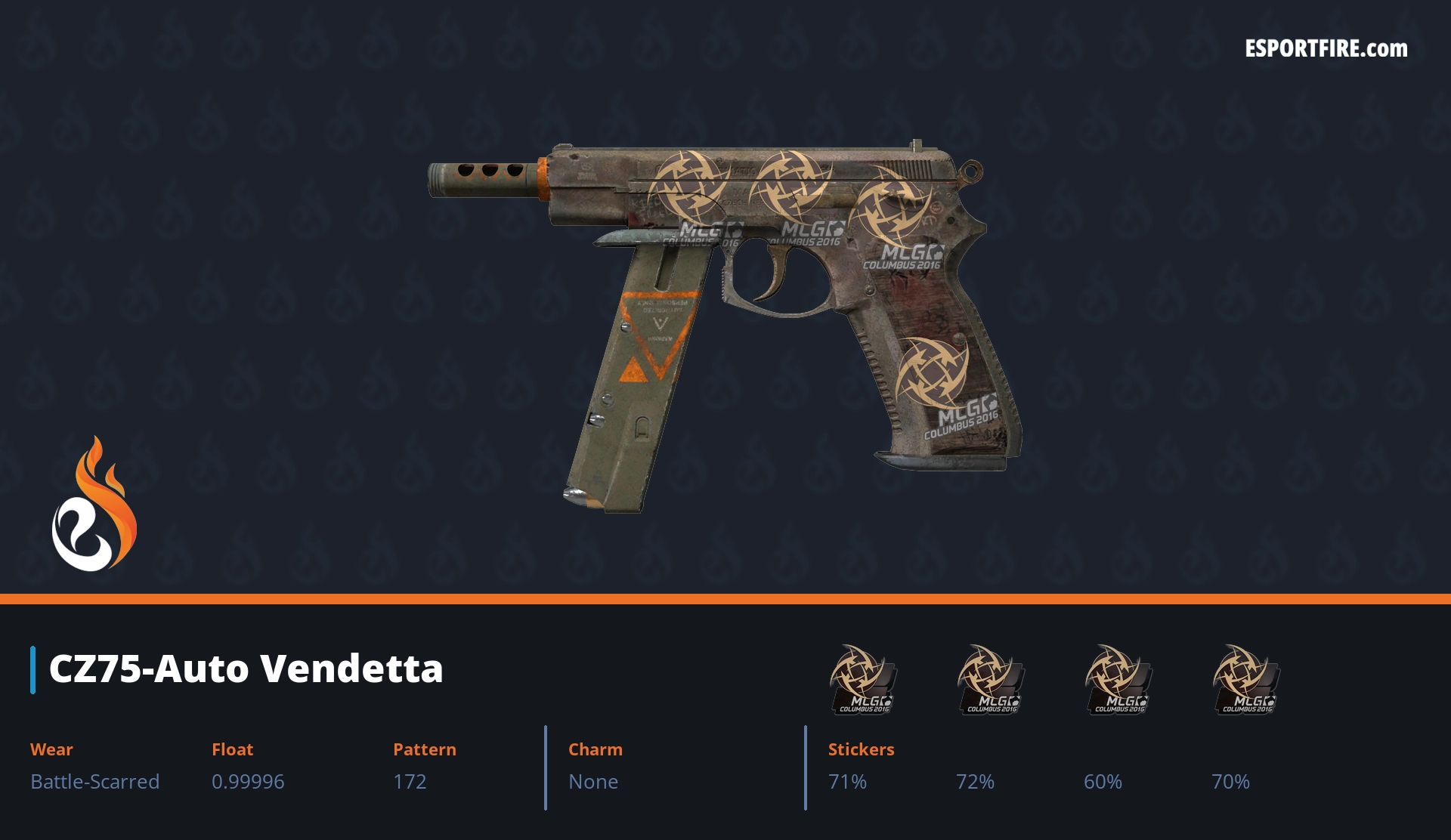The height and width of the screenshot is (840, 1451).
Task: Inspect the sticker thumbnail above 60%
Action: 1118,679
